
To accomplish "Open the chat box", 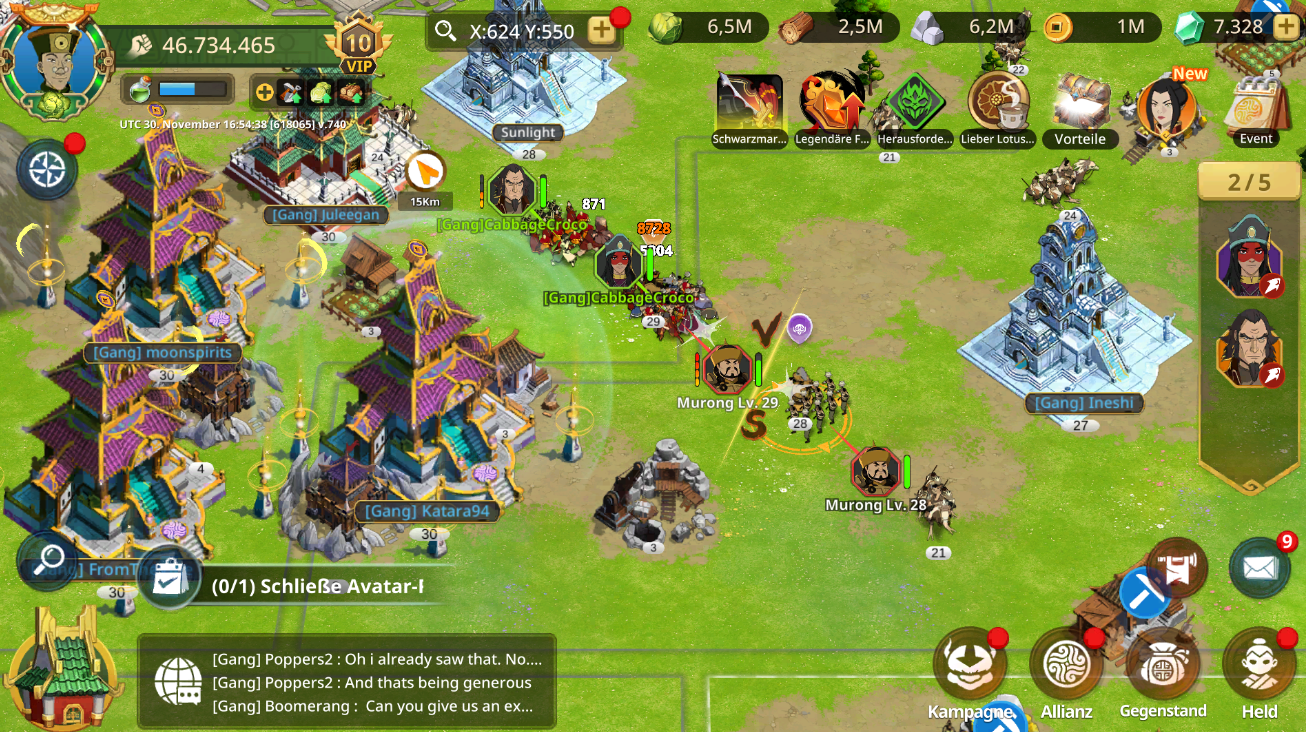I will [346, 682].
